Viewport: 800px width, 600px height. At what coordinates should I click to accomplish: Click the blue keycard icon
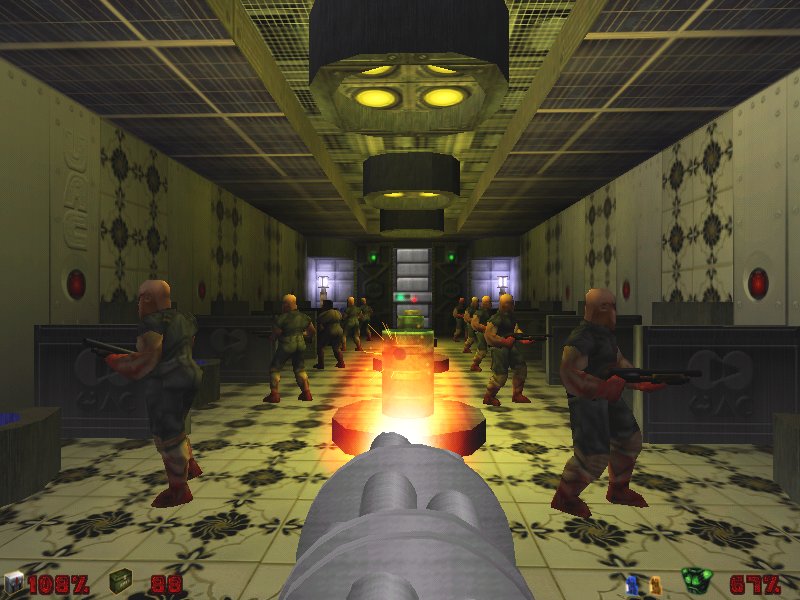click(x=631, y=583)
